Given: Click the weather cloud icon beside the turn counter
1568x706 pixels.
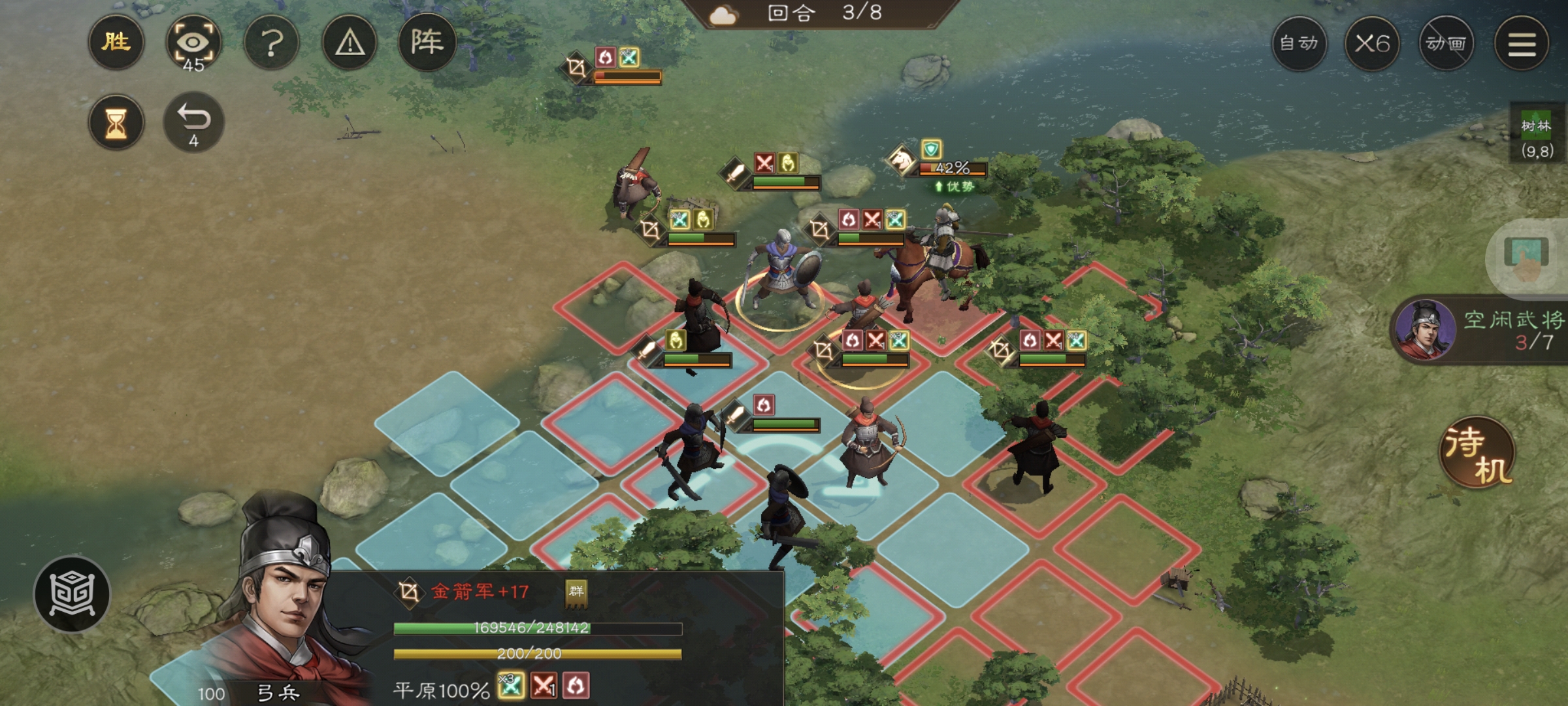Looking at the screenshot, I should pos(724,14).
